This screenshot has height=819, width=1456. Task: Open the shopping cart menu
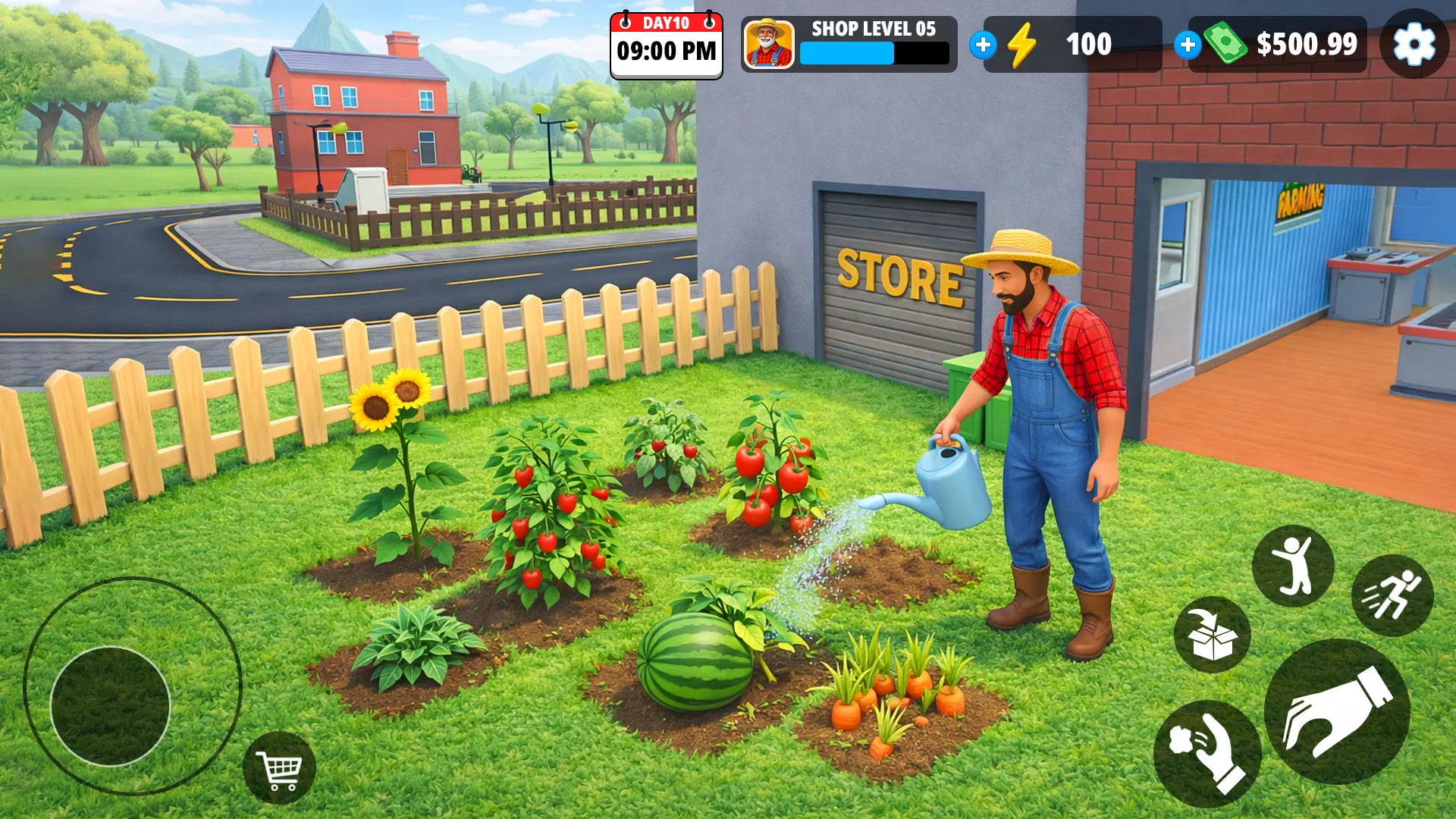(281, 768)
